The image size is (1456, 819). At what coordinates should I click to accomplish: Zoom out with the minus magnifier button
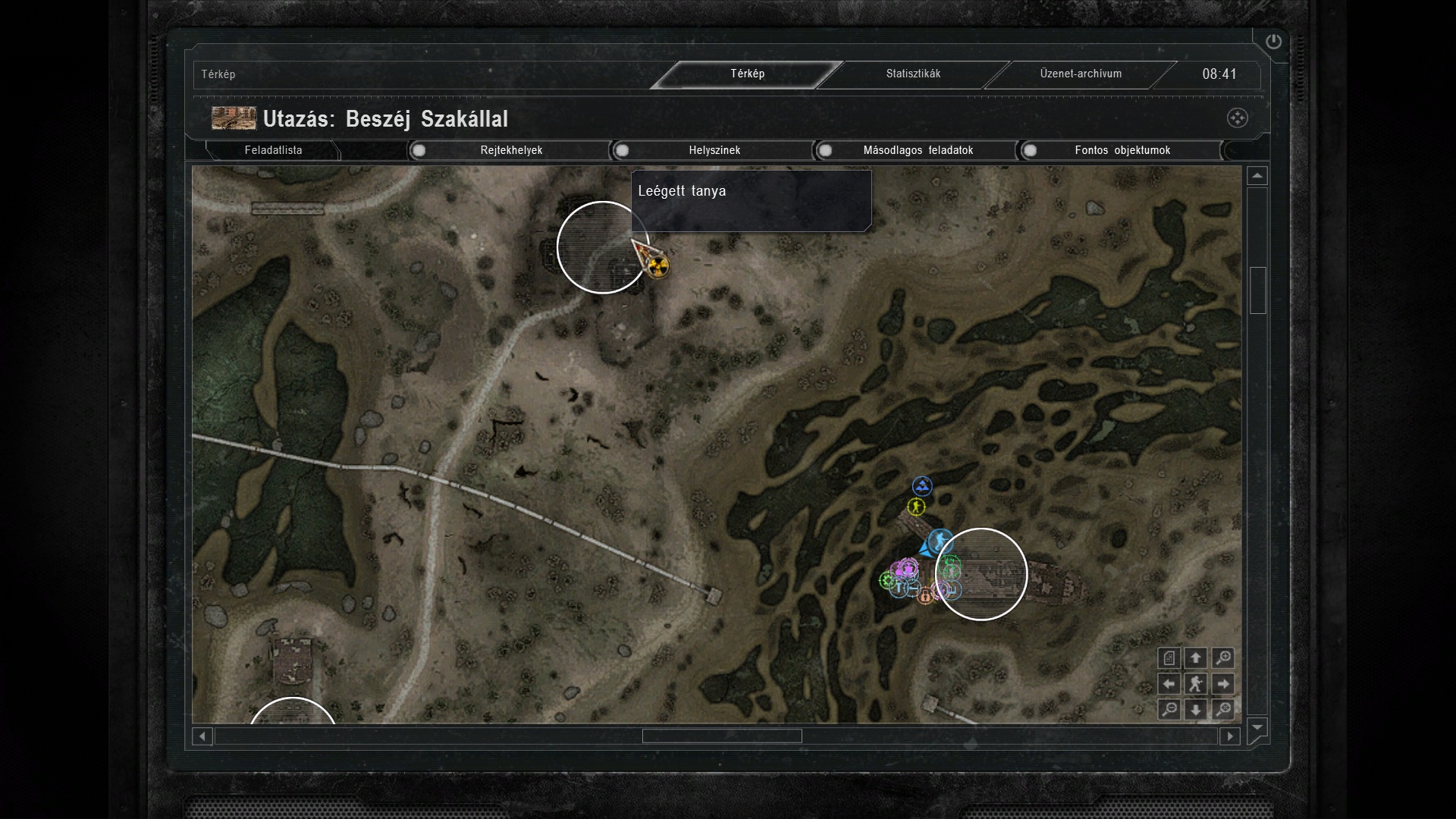point(1169,710)
